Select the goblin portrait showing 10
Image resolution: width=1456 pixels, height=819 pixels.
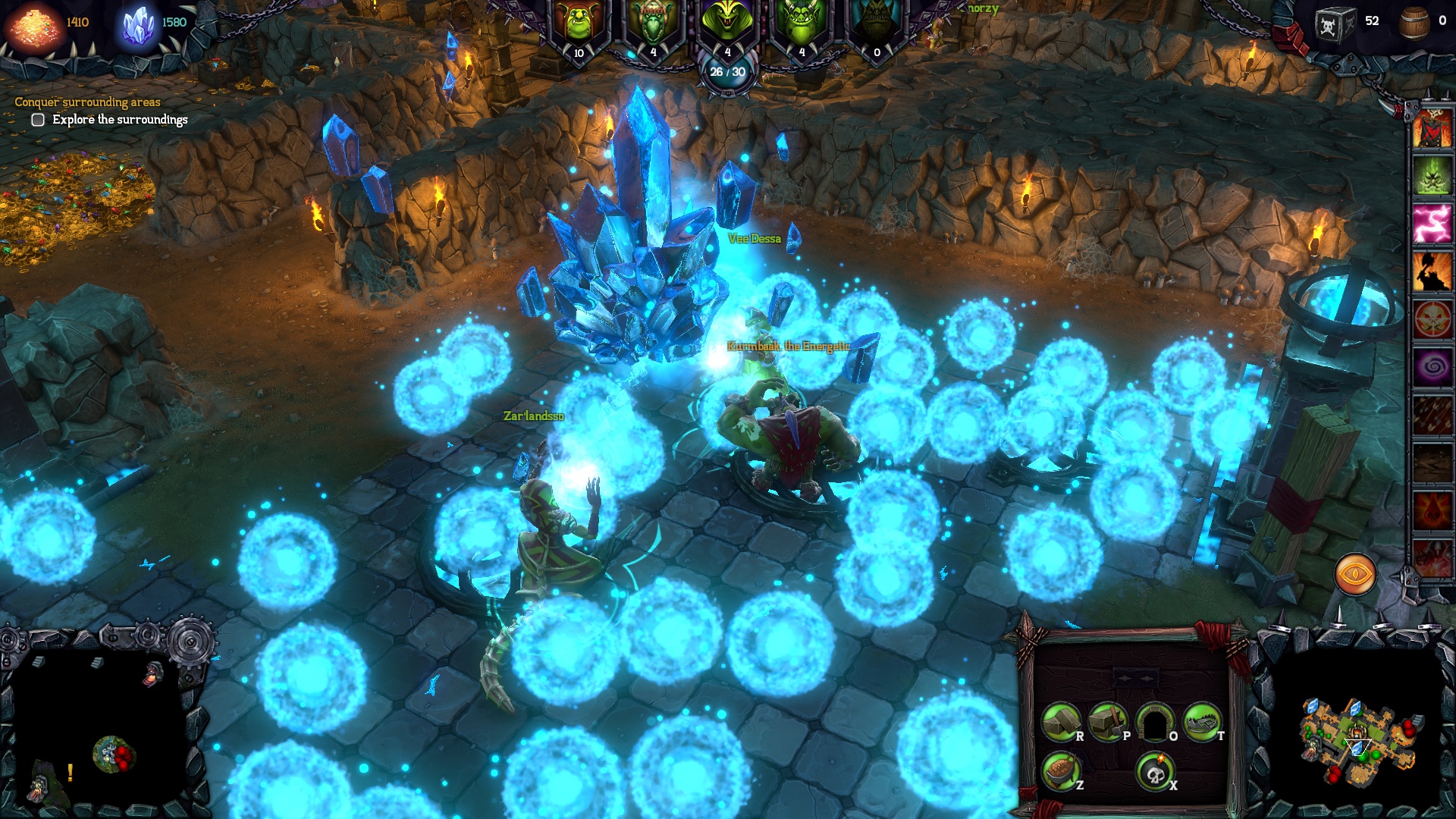click(578, 23)
